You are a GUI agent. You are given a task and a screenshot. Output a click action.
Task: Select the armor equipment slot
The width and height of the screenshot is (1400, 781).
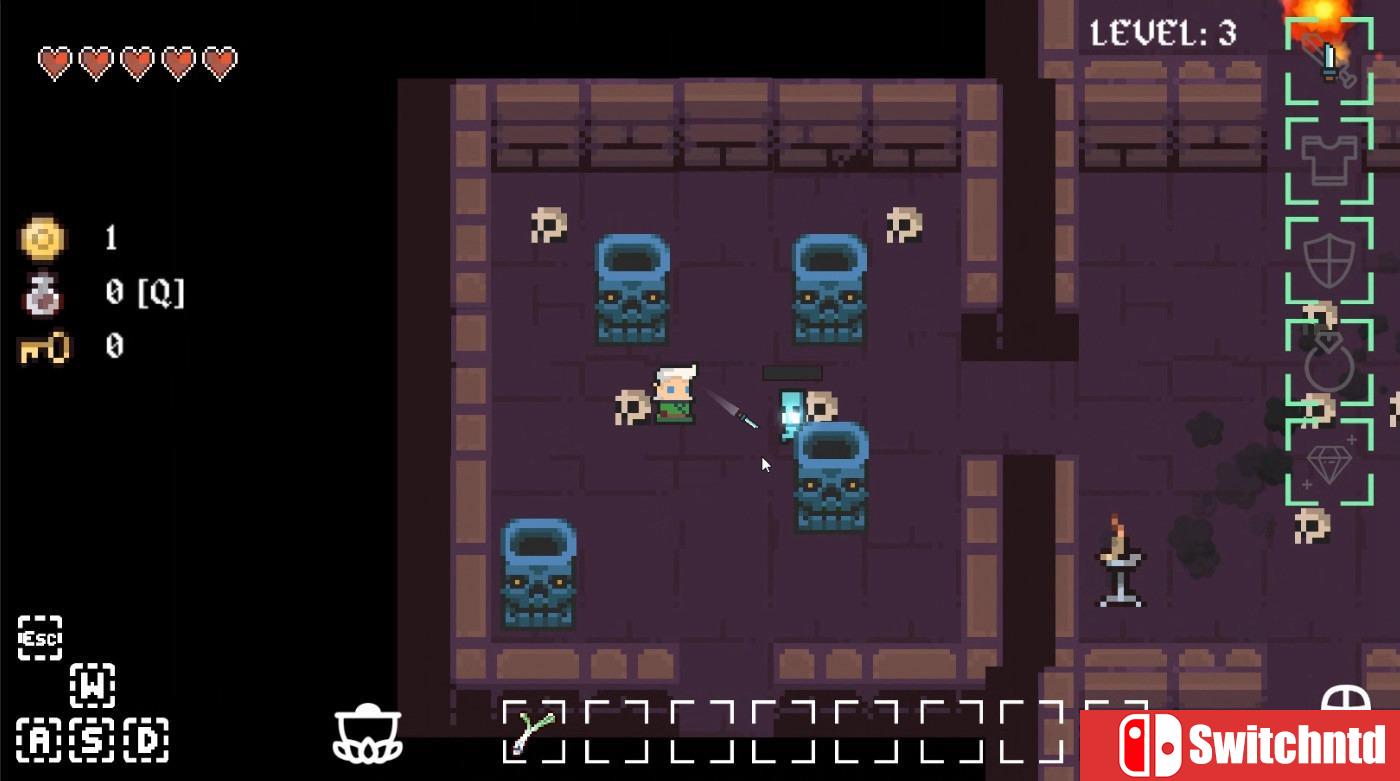point(1328,160)
